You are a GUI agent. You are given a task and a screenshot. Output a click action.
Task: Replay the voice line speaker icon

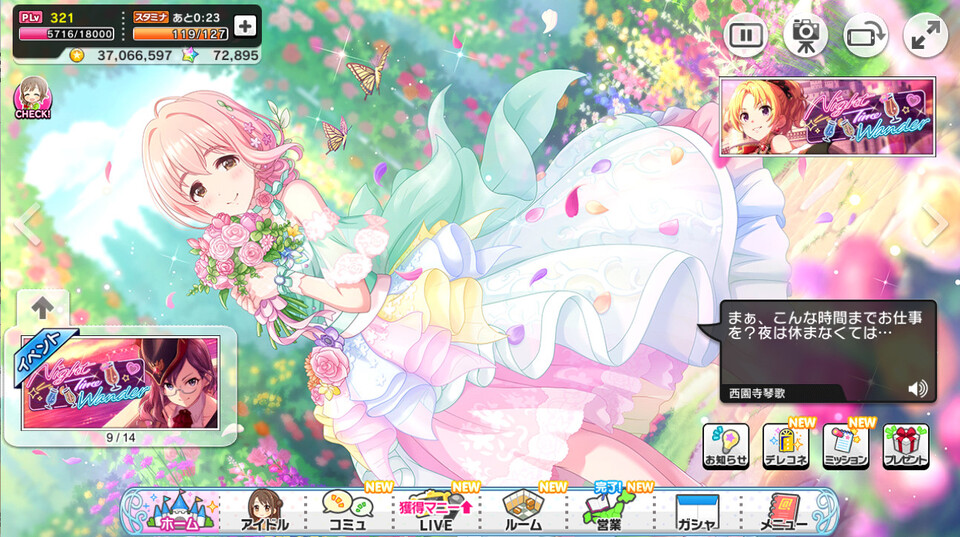click(x=917, y=388)
